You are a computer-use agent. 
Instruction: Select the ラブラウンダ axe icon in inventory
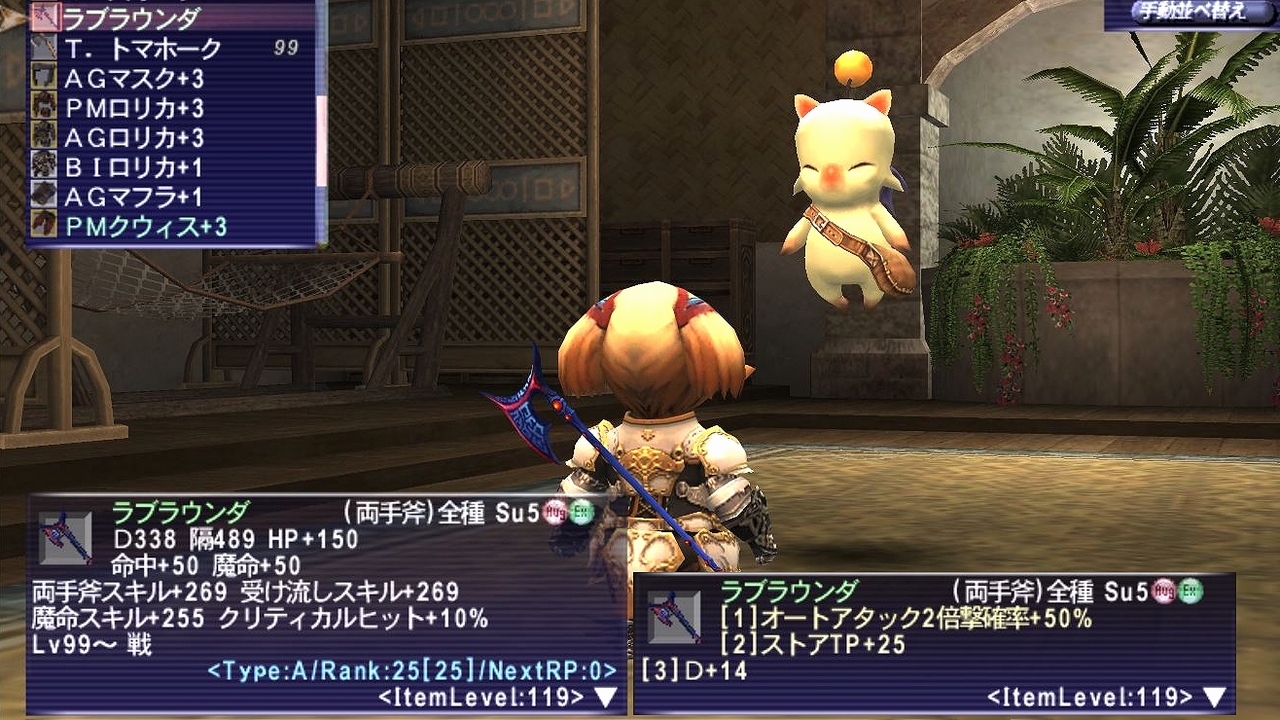click(x=45, y=14)
